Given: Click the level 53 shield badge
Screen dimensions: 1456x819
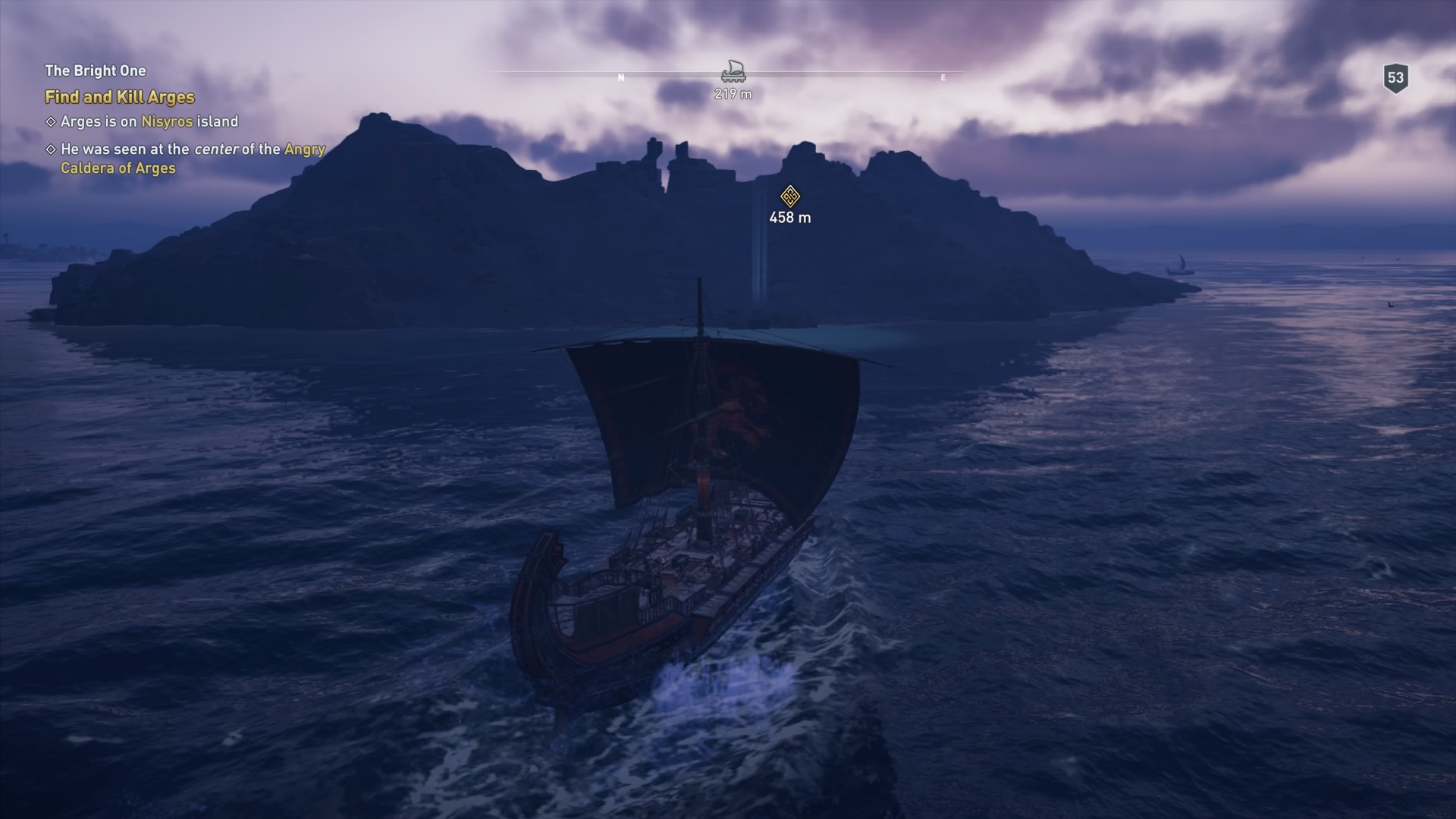Looking at the screenshot, I should [1395, 78].
